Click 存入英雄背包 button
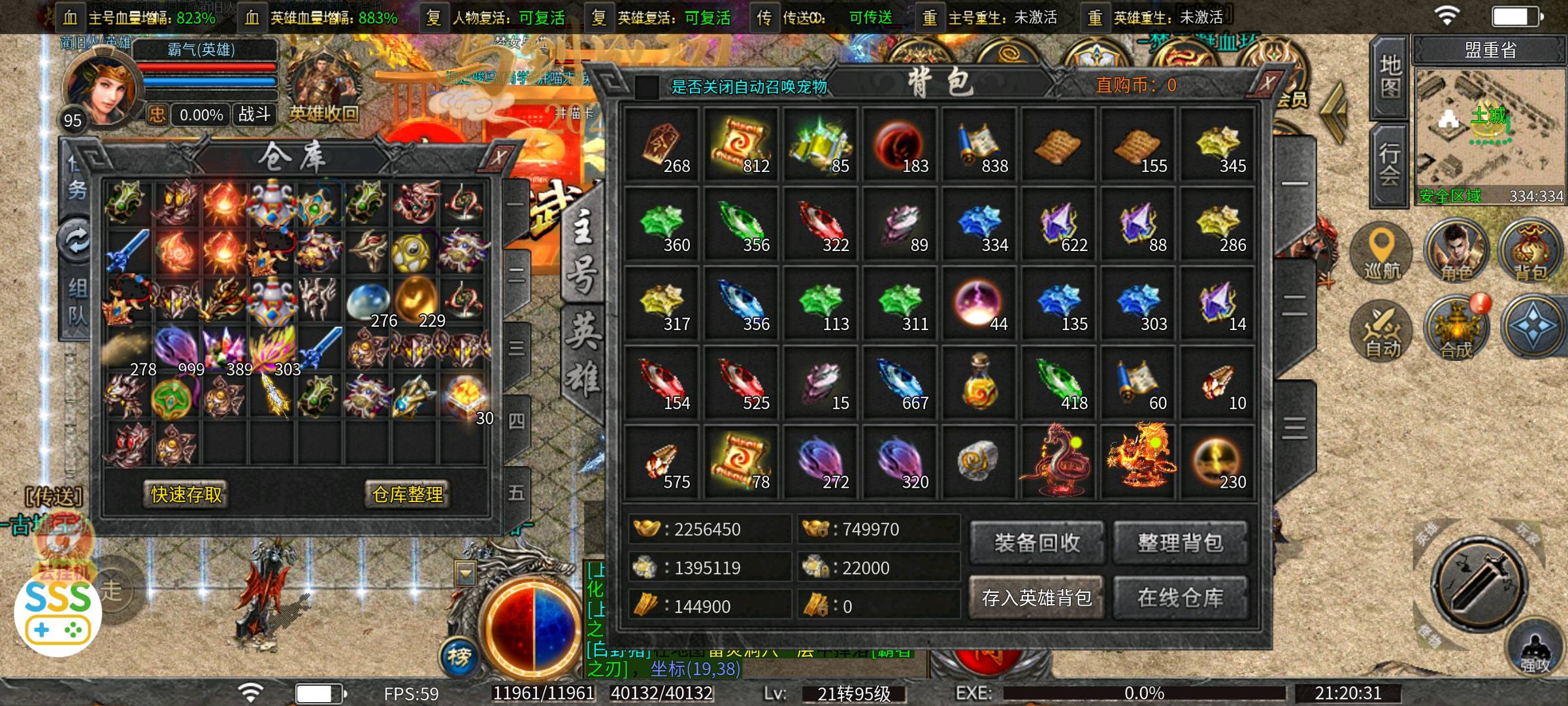1568x706 pixels. point(1037,597)
